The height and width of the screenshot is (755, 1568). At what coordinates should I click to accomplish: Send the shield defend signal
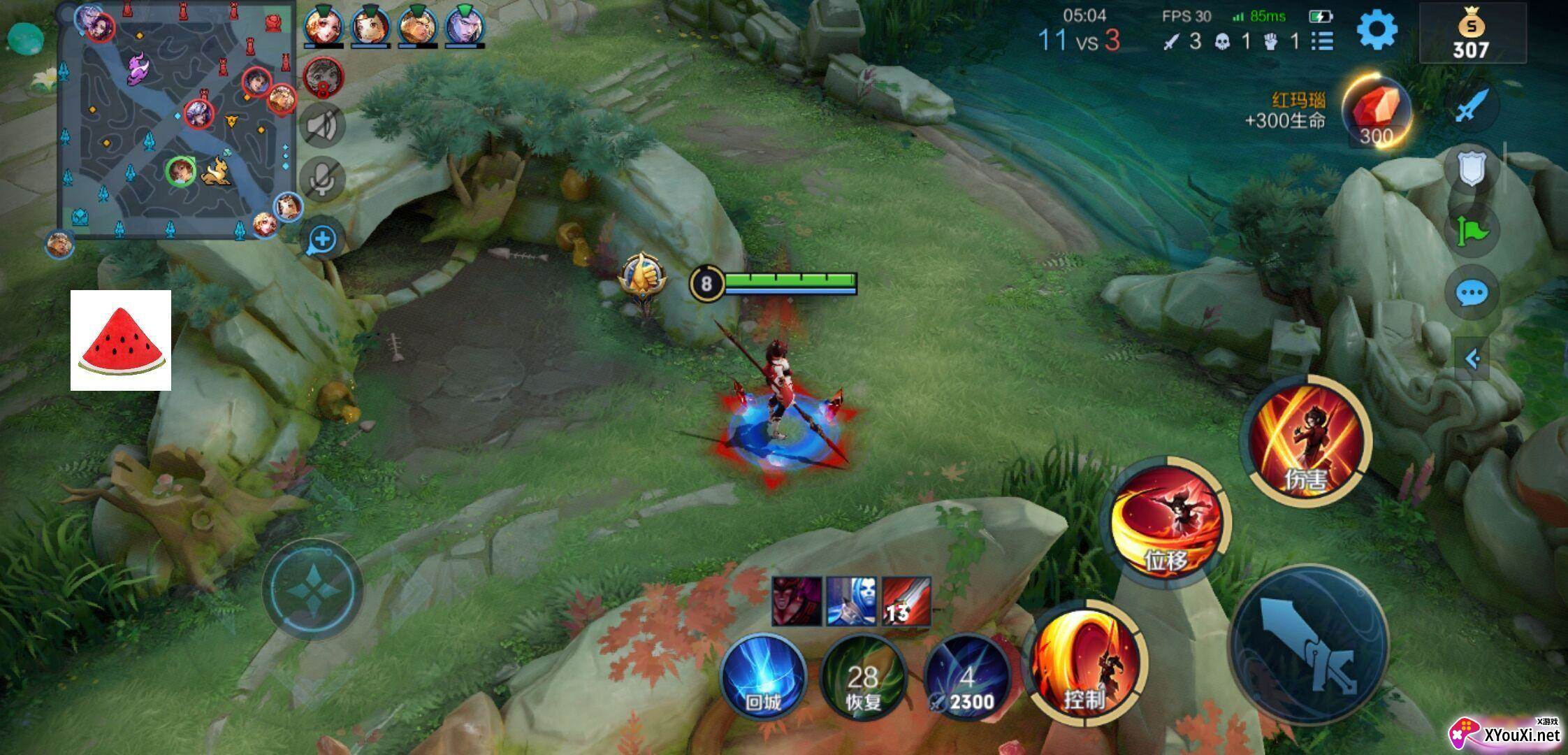point(1470,169)
